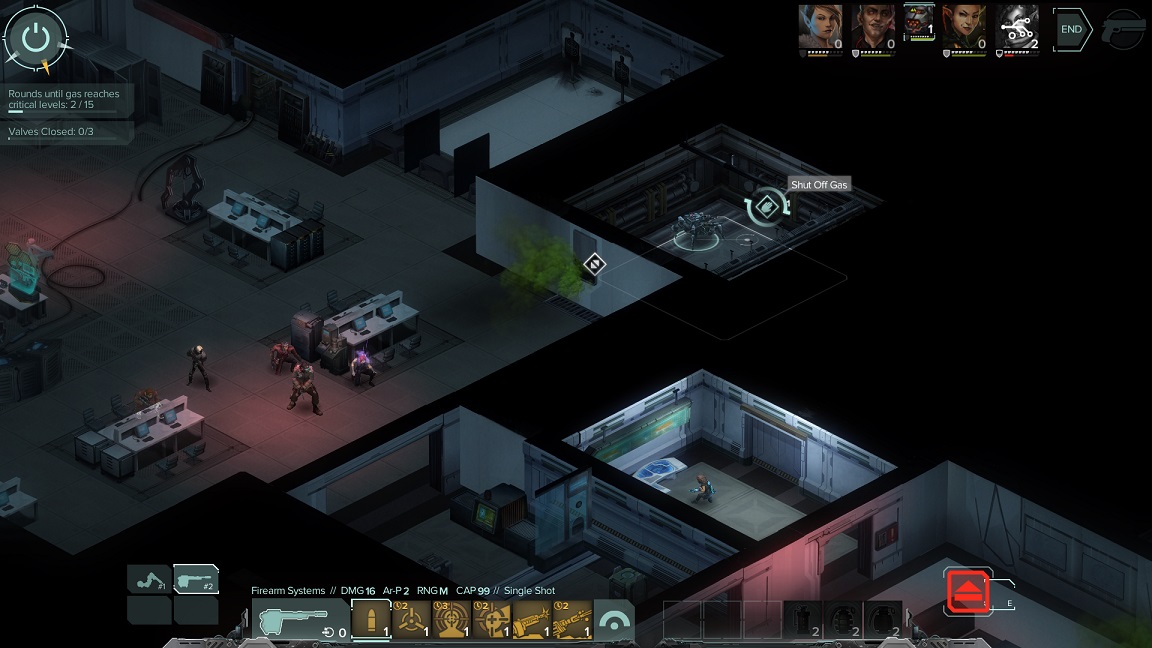Activate the Shut Off Gas valve icon
The width and height of the screenshot is (1152, 648).
pos(767,207)
